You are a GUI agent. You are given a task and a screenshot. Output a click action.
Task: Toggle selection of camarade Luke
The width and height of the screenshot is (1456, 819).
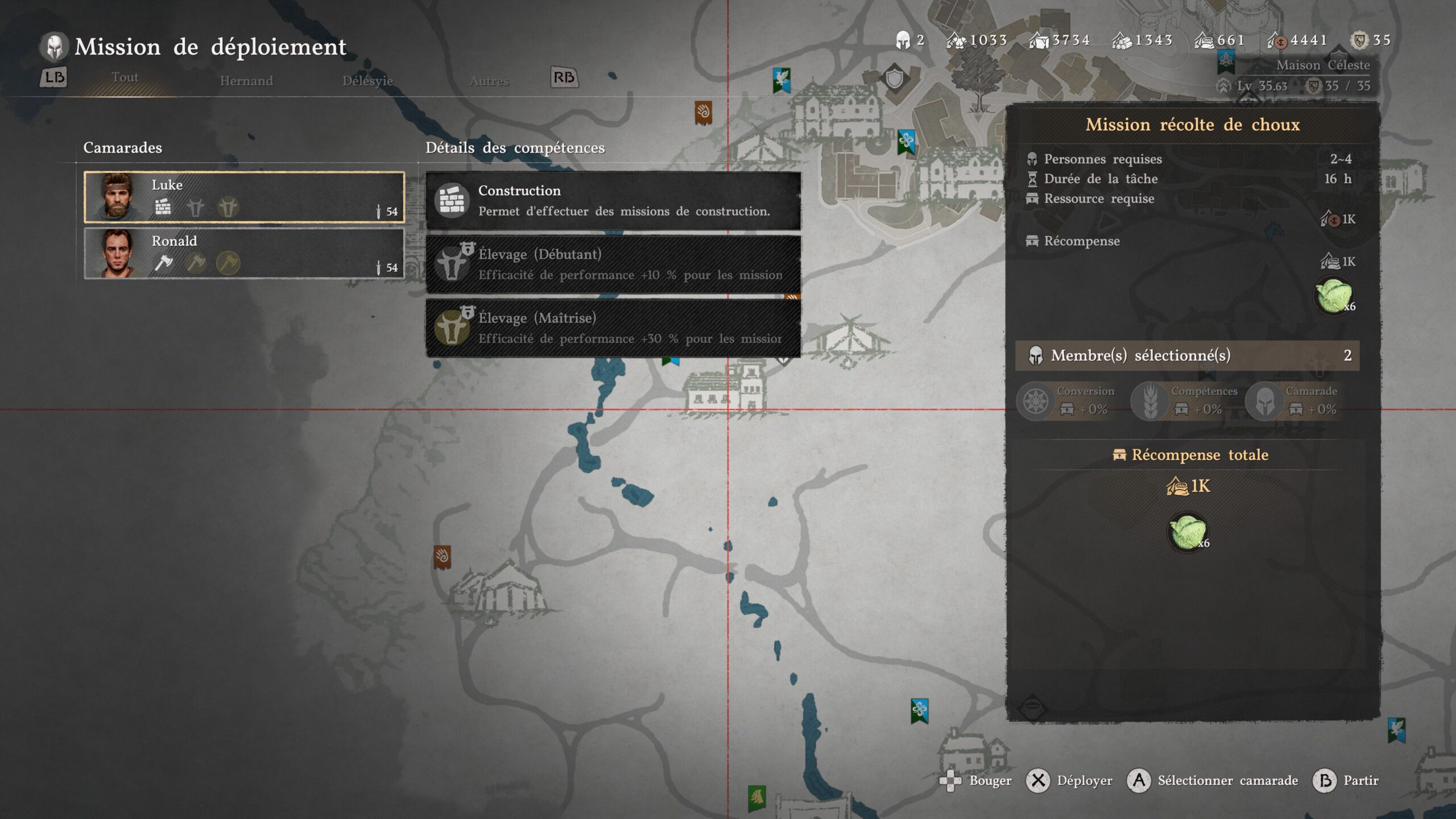coord(245,198)
